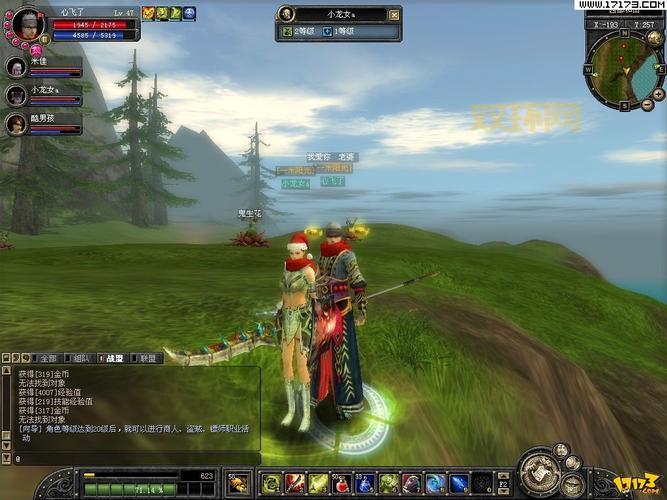Screen dimensions: 667x500
Task: Click the chat text input field
Action: pyautogui.click(x=130, y=458)
